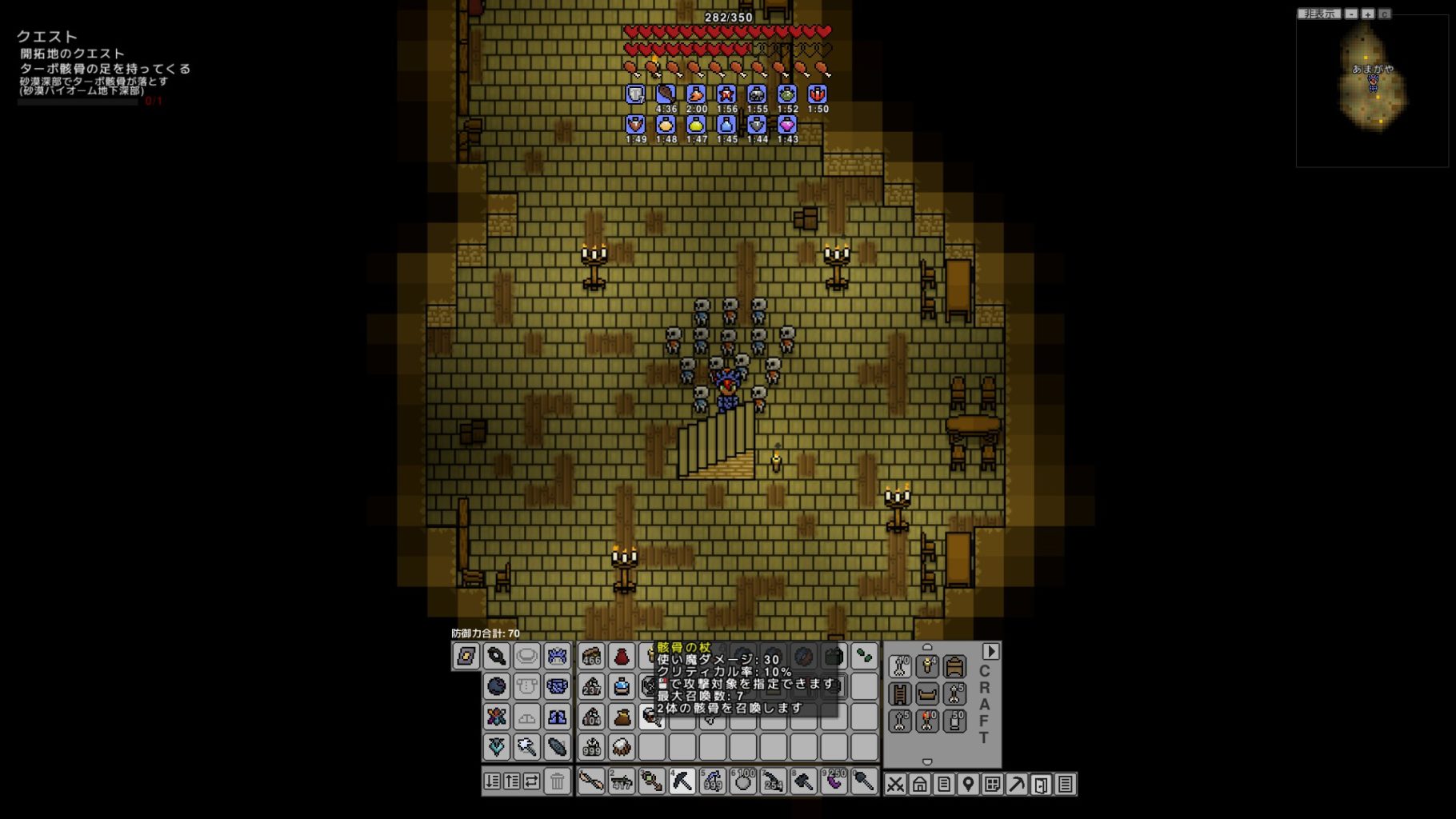The width and height of the screenshot is (1456, 819).
Task: Click the minimap's C button
Action: 1384,14
